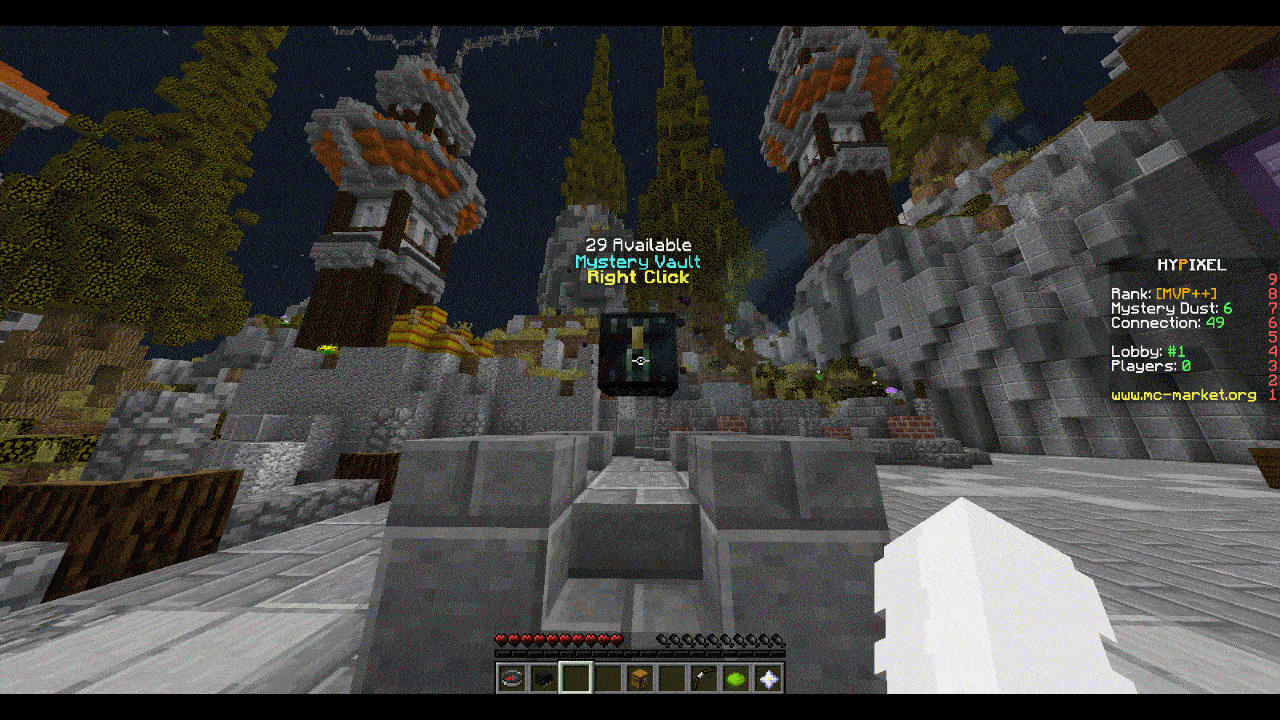Viewport: 1280px width, 720px height.
Task: Click the highlighted empty hotbar slot
Action: click(x=575, y=679)
